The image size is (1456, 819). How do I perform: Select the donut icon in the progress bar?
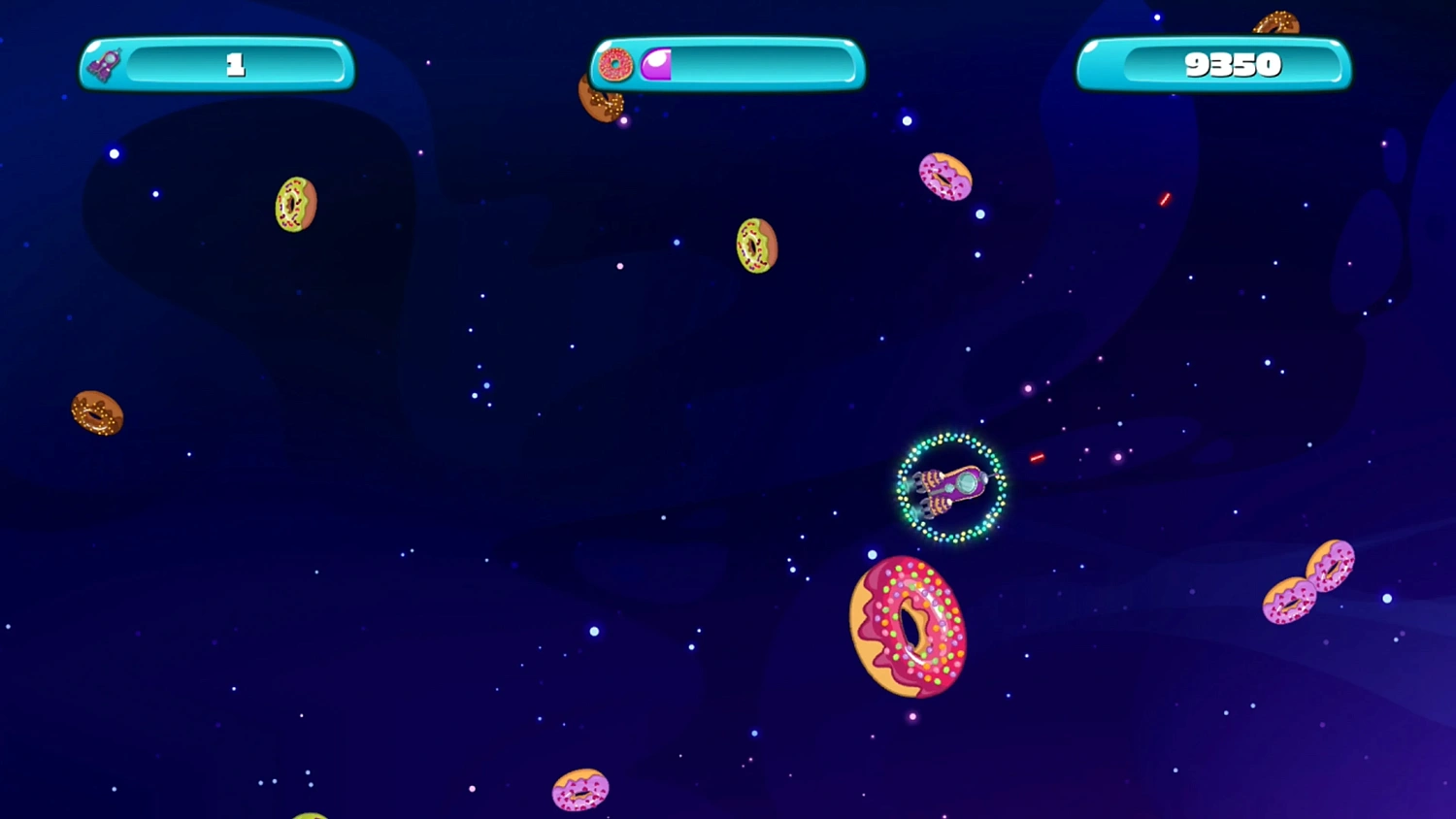(x=613, y=64)
